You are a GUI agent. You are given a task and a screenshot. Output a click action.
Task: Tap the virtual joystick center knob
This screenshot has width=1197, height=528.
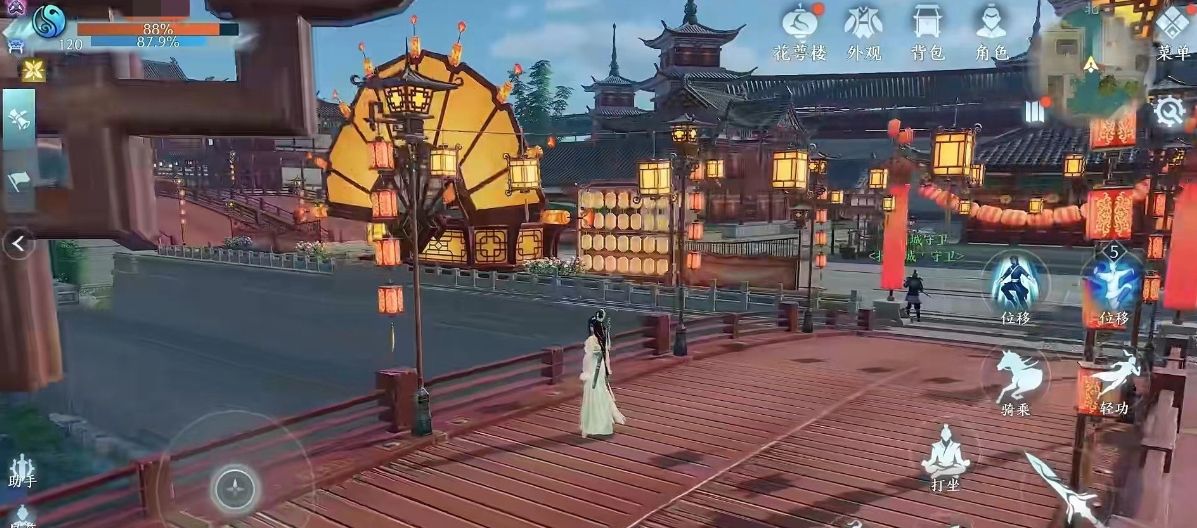tap(236, 488)
